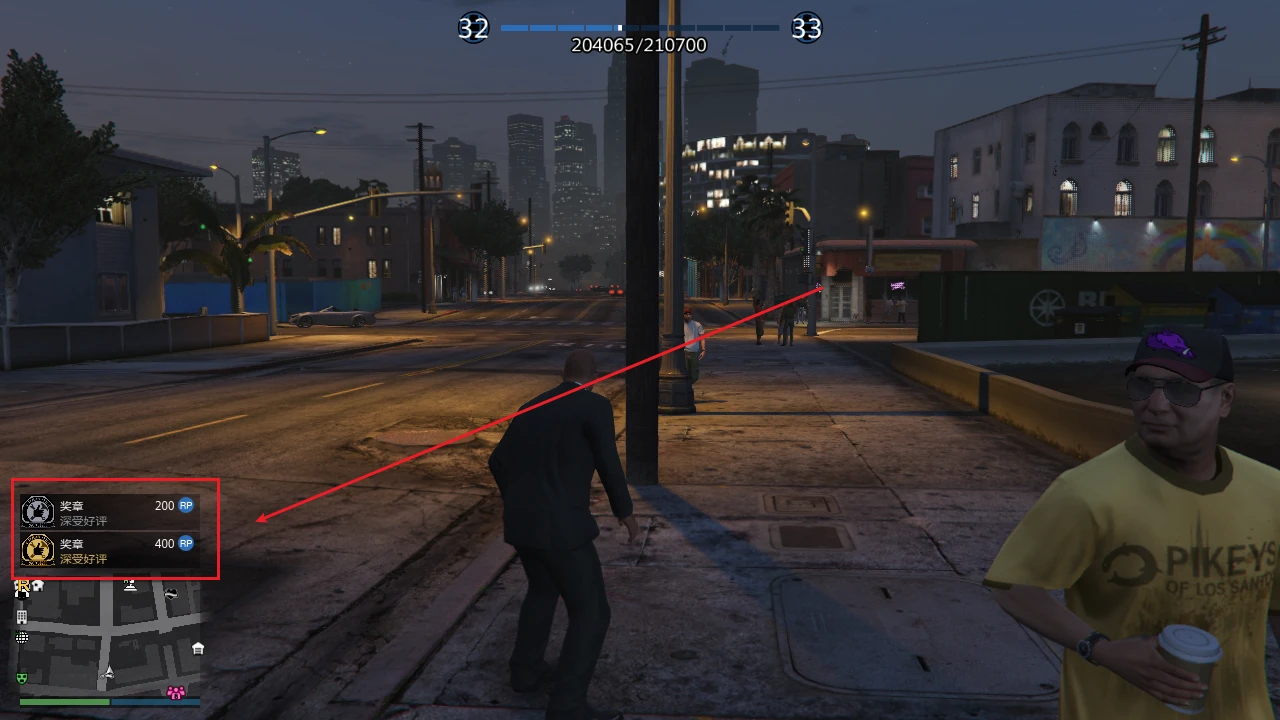Select the office building blip on minimap left
Image resolution: width=1280 pixels, height=720 pixels.
tap(22, 617)
